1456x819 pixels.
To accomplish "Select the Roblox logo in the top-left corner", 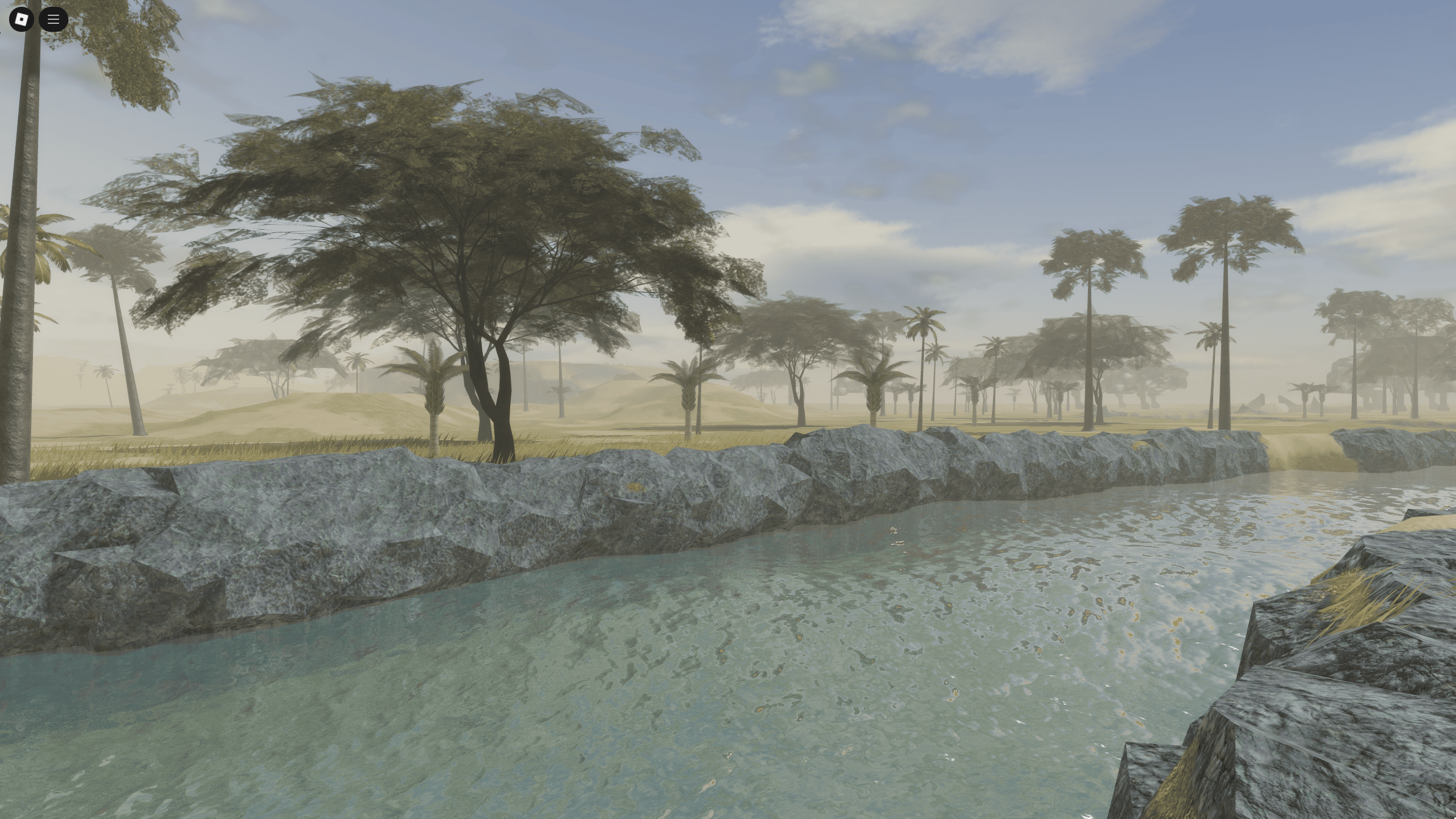I will pos(21,19).
